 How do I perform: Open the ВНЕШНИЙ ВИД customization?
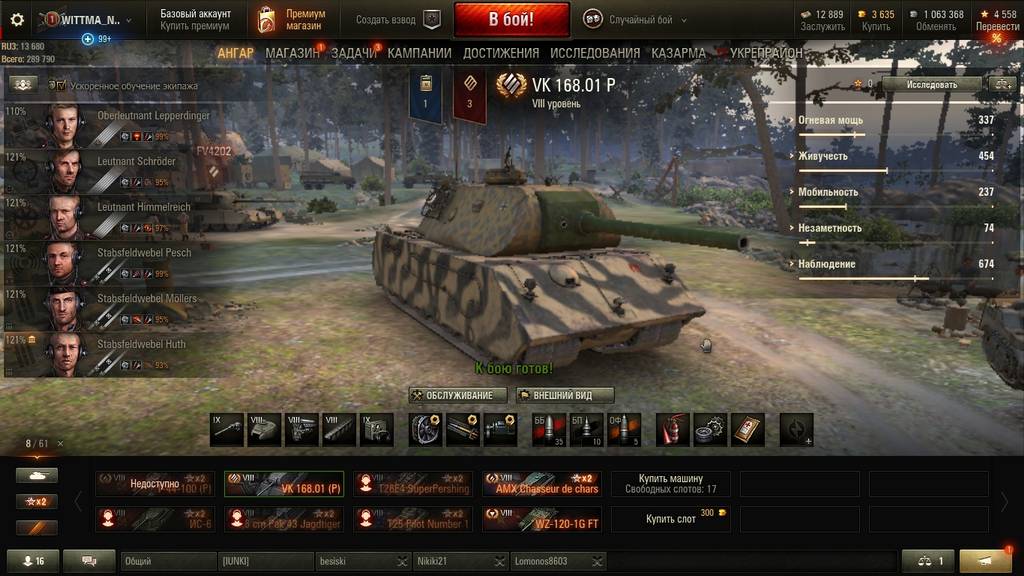[565, 395]
